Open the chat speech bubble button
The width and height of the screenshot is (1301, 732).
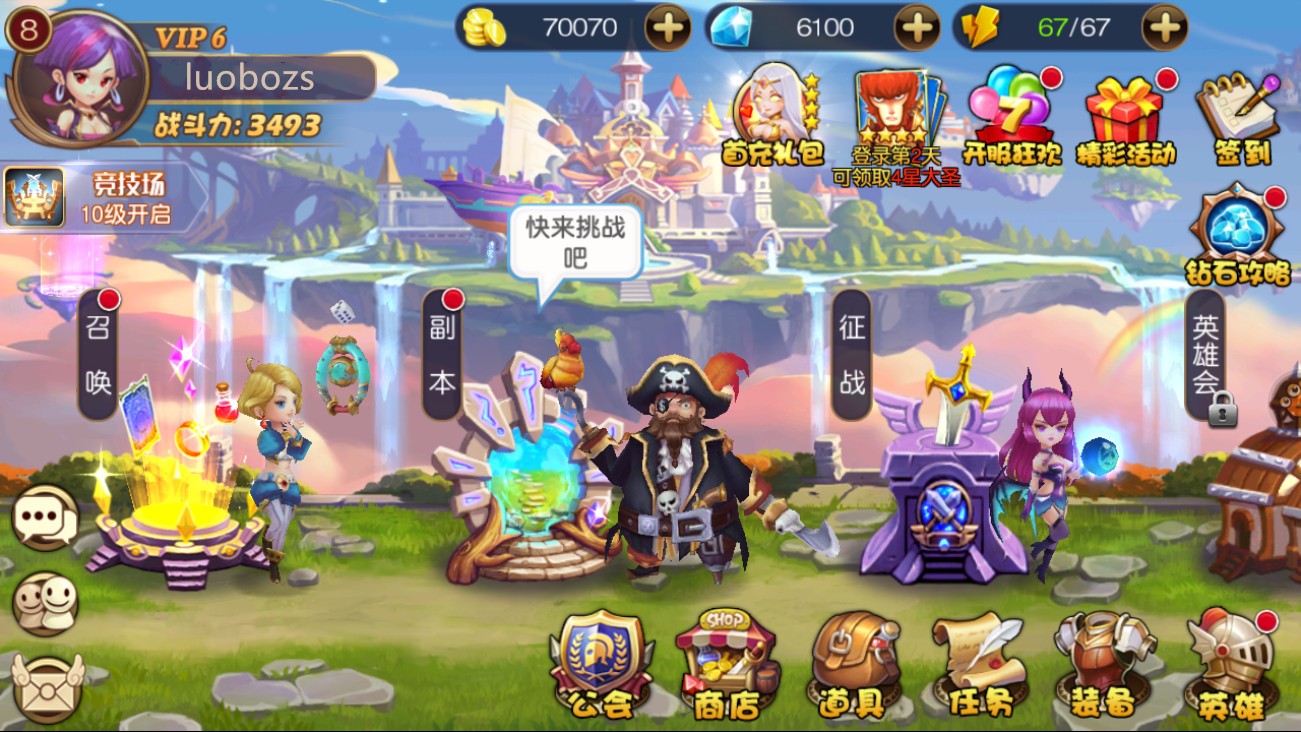coord(45,517)
